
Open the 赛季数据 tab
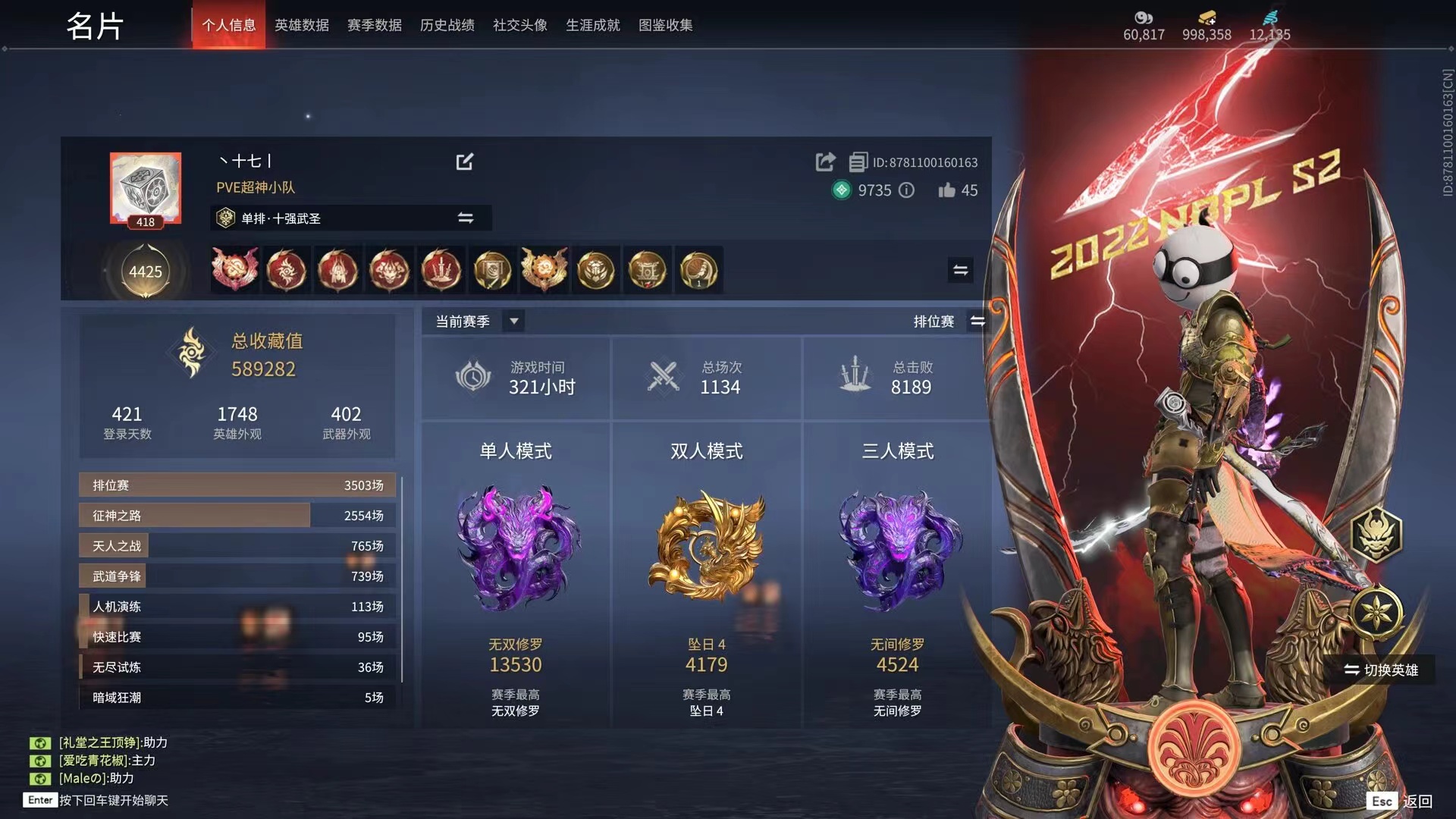click(x=374, y=25)
